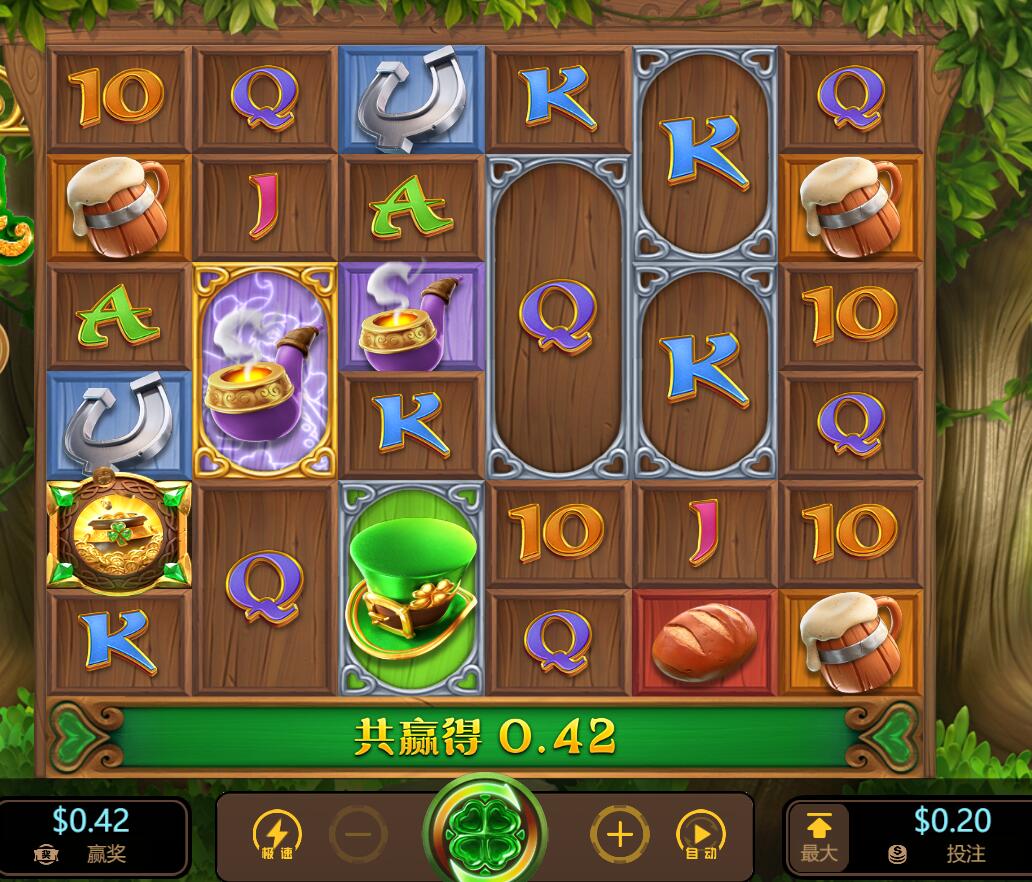Spin the reels with the clover button
Viewport: 1032px width, 882px height.
coord(485,831)
